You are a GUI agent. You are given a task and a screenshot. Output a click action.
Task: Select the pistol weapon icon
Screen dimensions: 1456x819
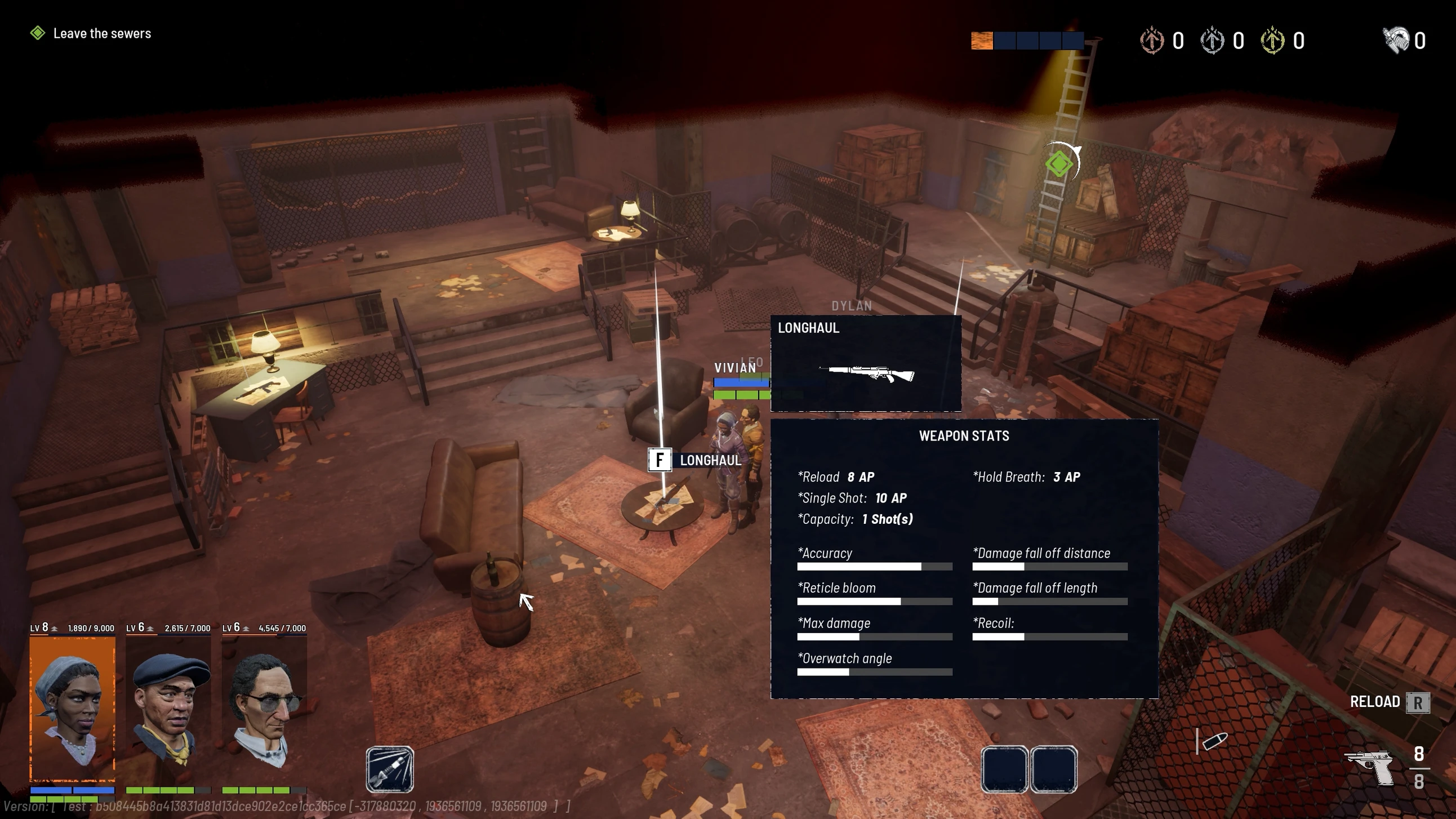(1369, 766)
